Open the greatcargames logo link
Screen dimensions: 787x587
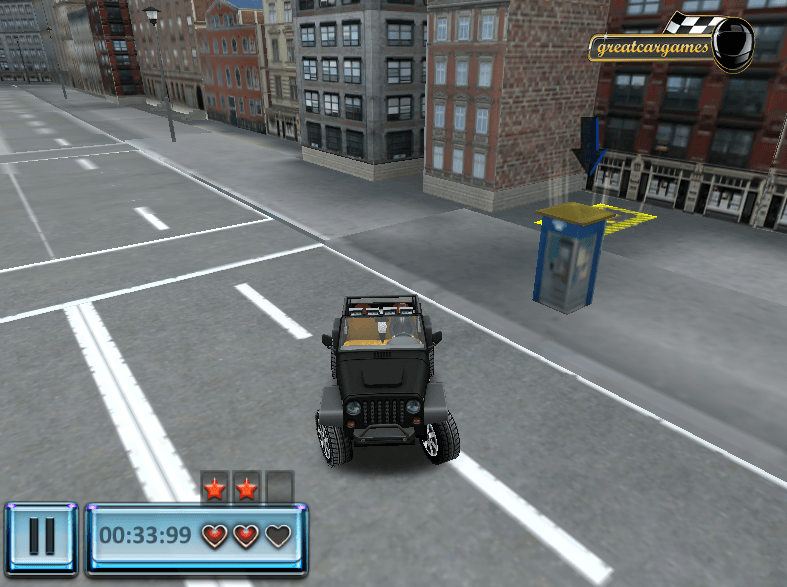[670, 45]
